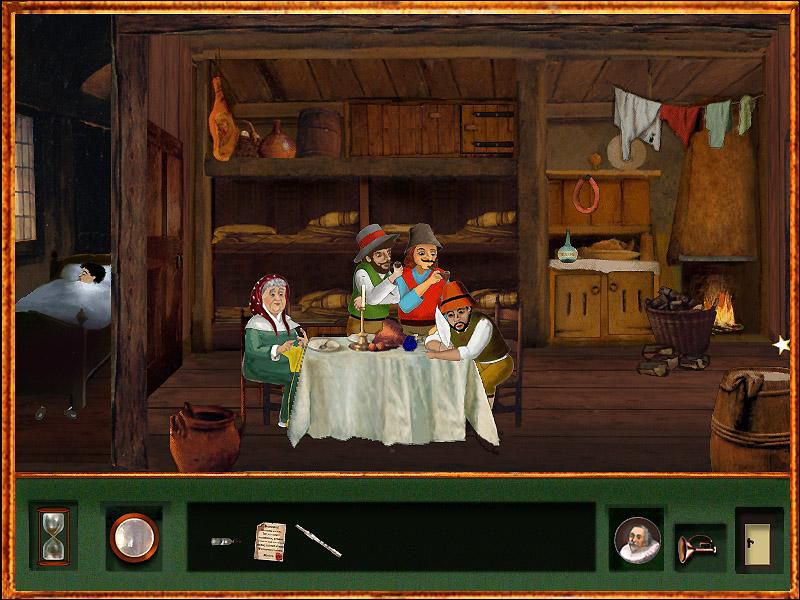Pick the sealed parchment letter

[x=270, y=540]
